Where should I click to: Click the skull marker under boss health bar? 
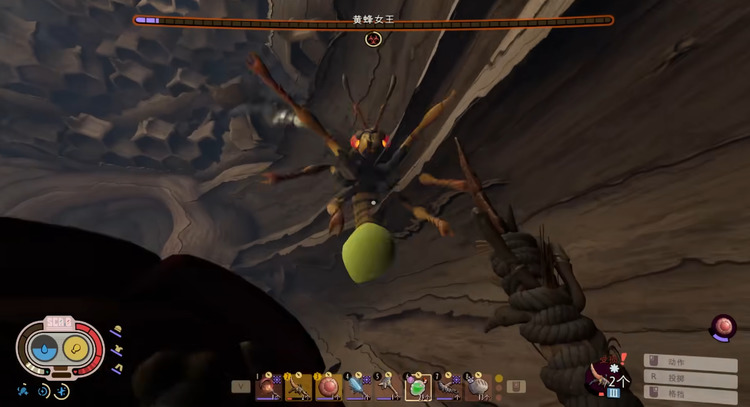click(373, 38)
